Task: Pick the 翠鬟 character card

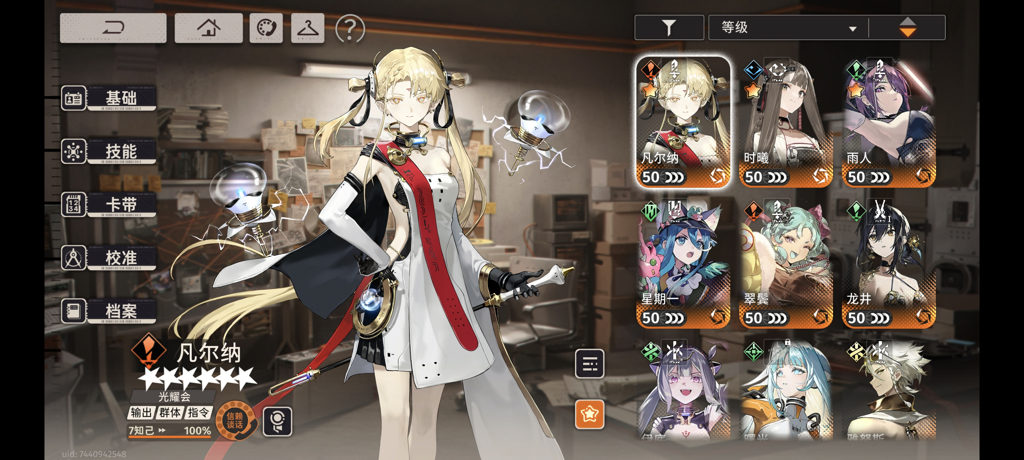Action: tap(786, 263)
